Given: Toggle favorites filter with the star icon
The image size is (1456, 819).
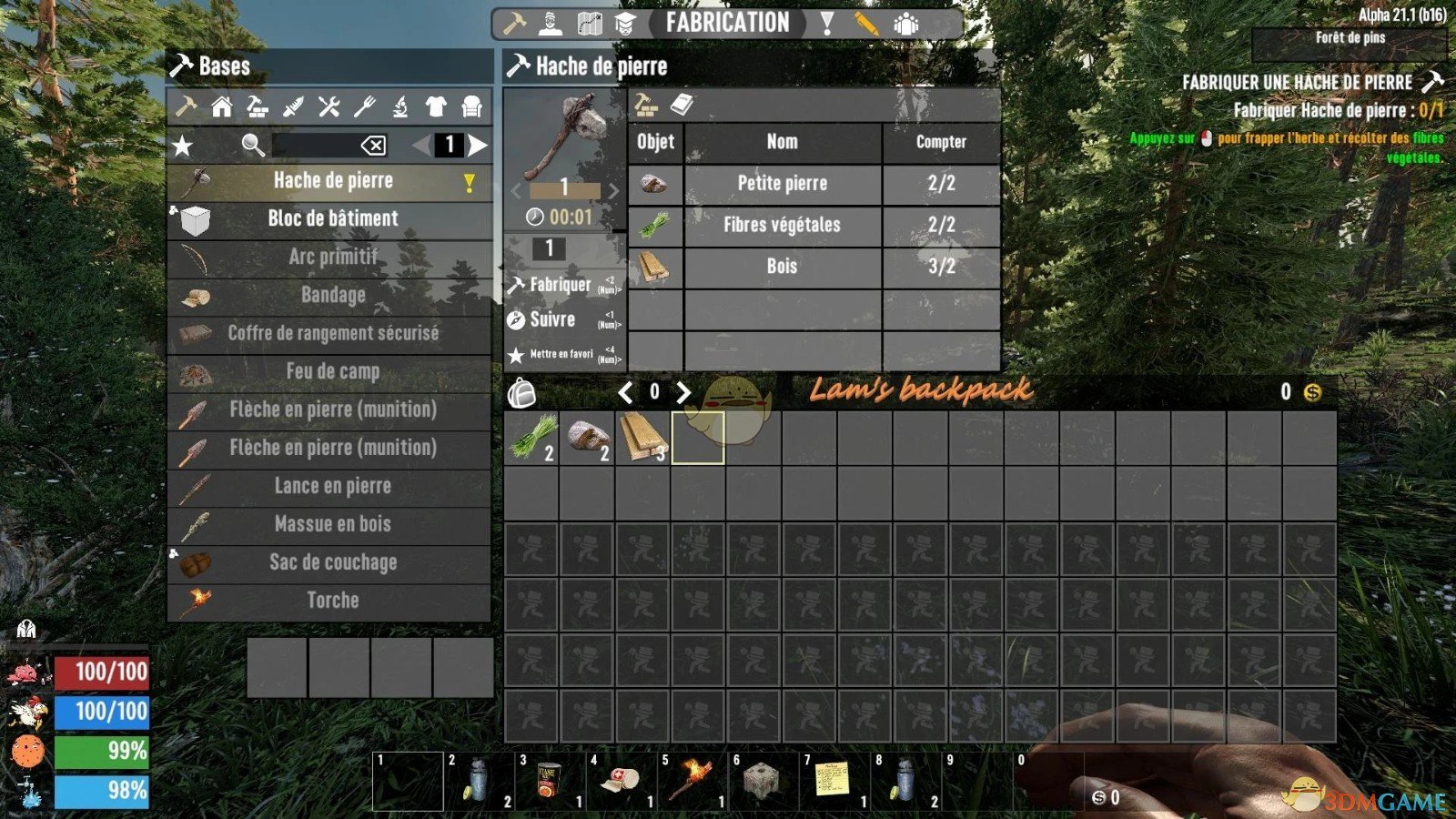Looking at the screenshot, I should click(x=181, y=146).
